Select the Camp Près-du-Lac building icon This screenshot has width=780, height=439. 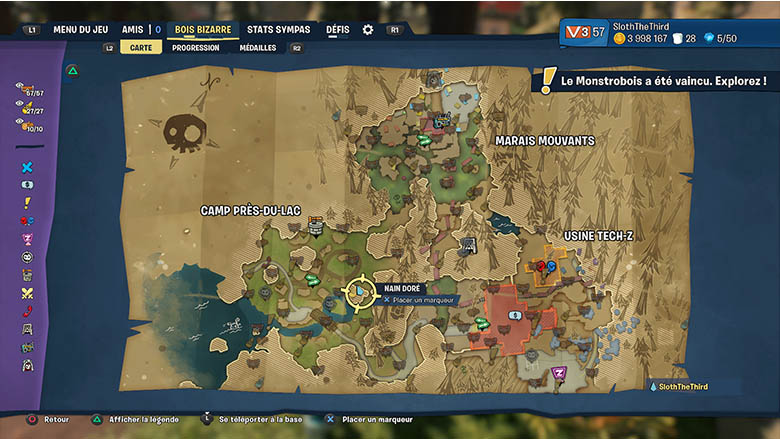coord(316,228)
